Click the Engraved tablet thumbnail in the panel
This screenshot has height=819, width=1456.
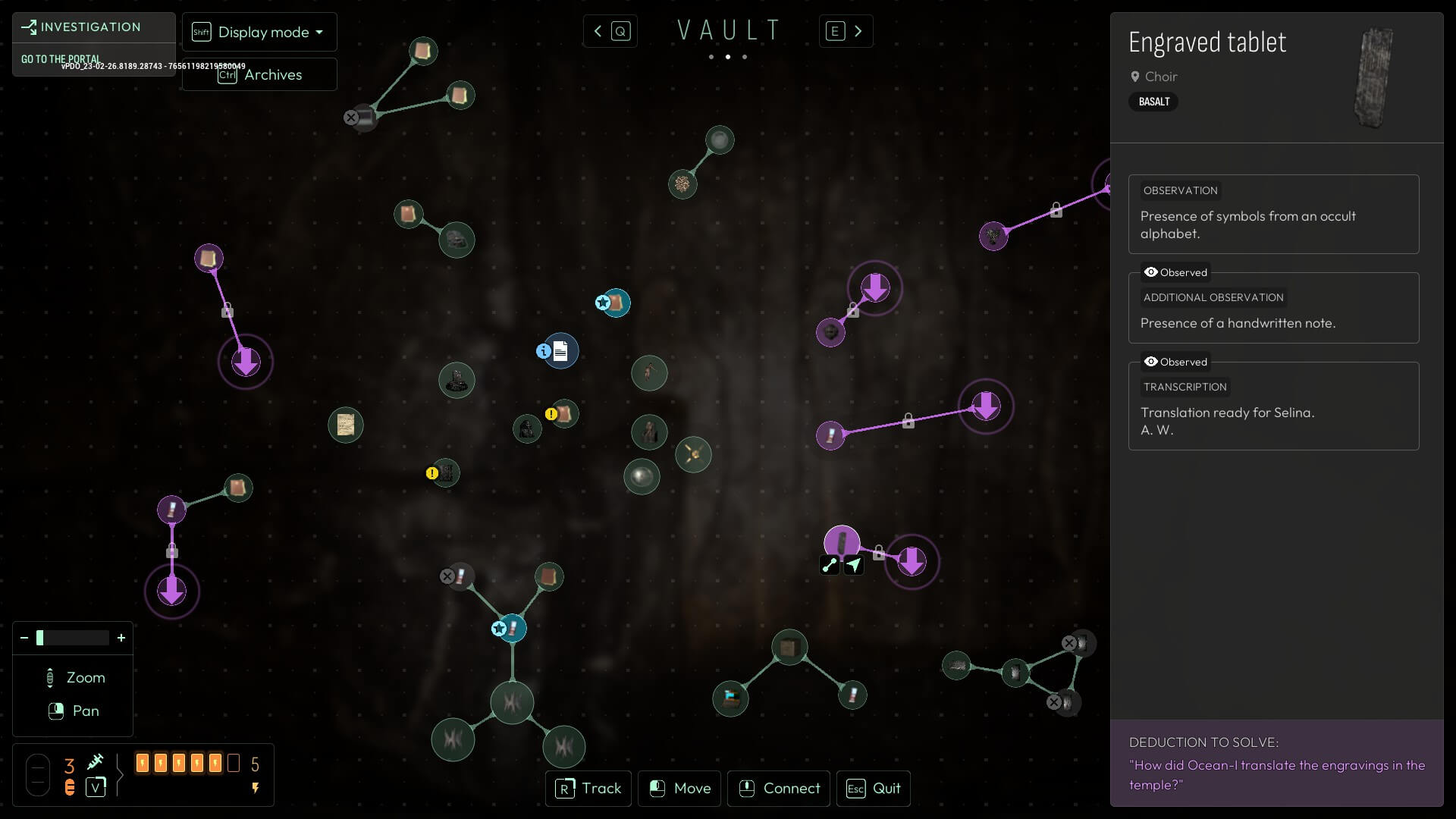pos(1374,78)
